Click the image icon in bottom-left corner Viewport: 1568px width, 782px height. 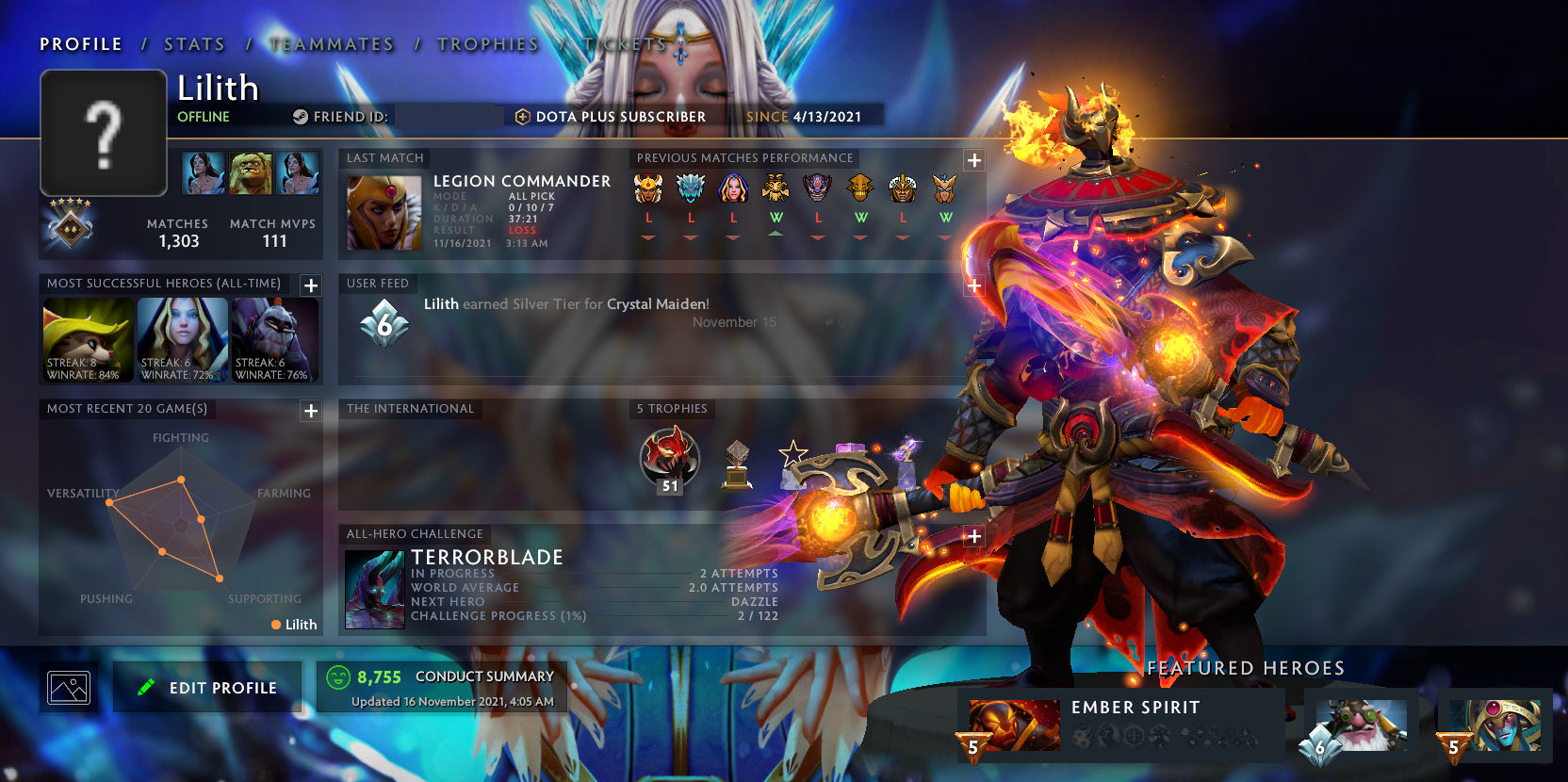click(x=68, y=687)
